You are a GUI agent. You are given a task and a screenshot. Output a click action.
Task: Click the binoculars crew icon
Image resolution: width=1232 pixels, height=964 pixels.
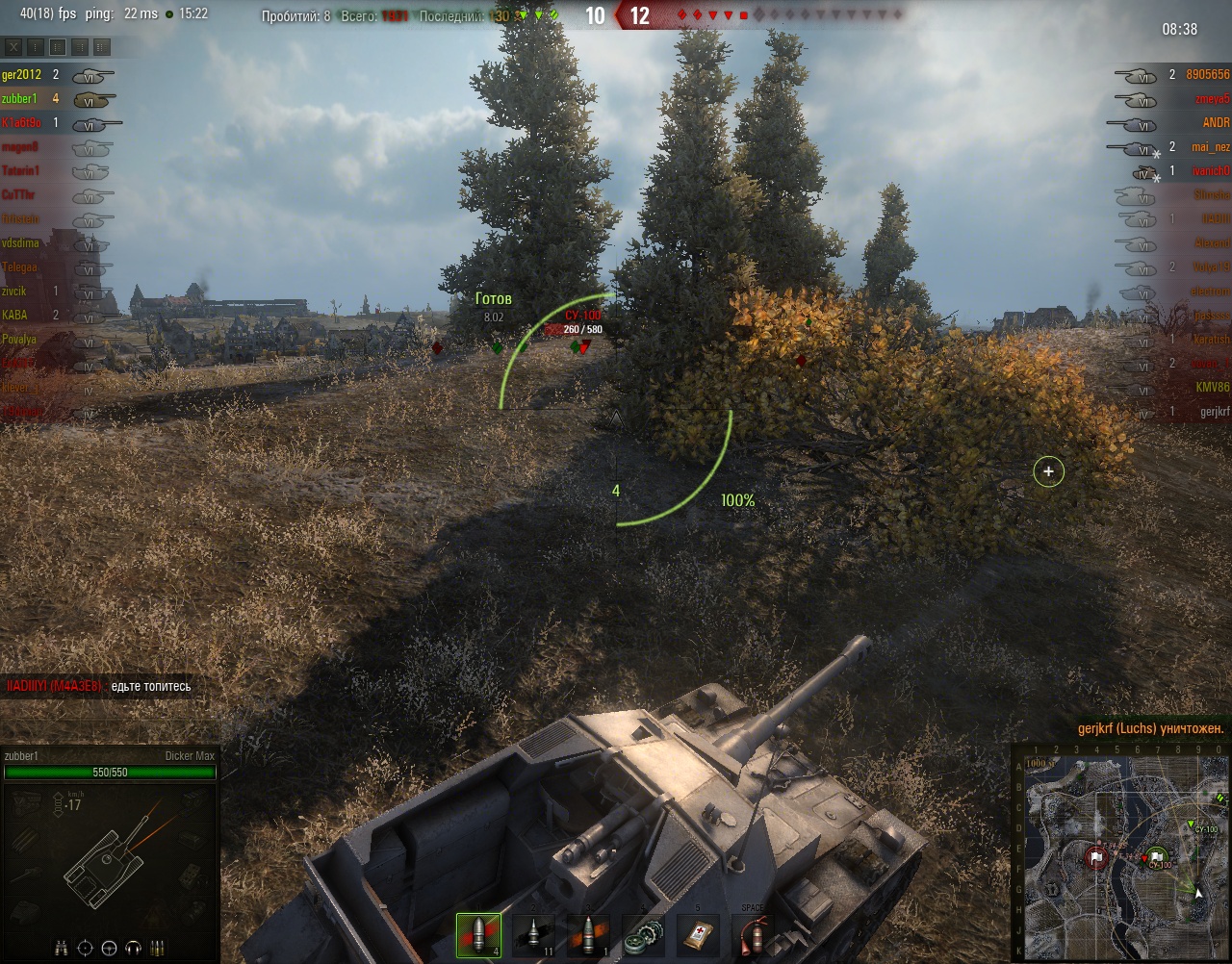click(x=61, y=948)
